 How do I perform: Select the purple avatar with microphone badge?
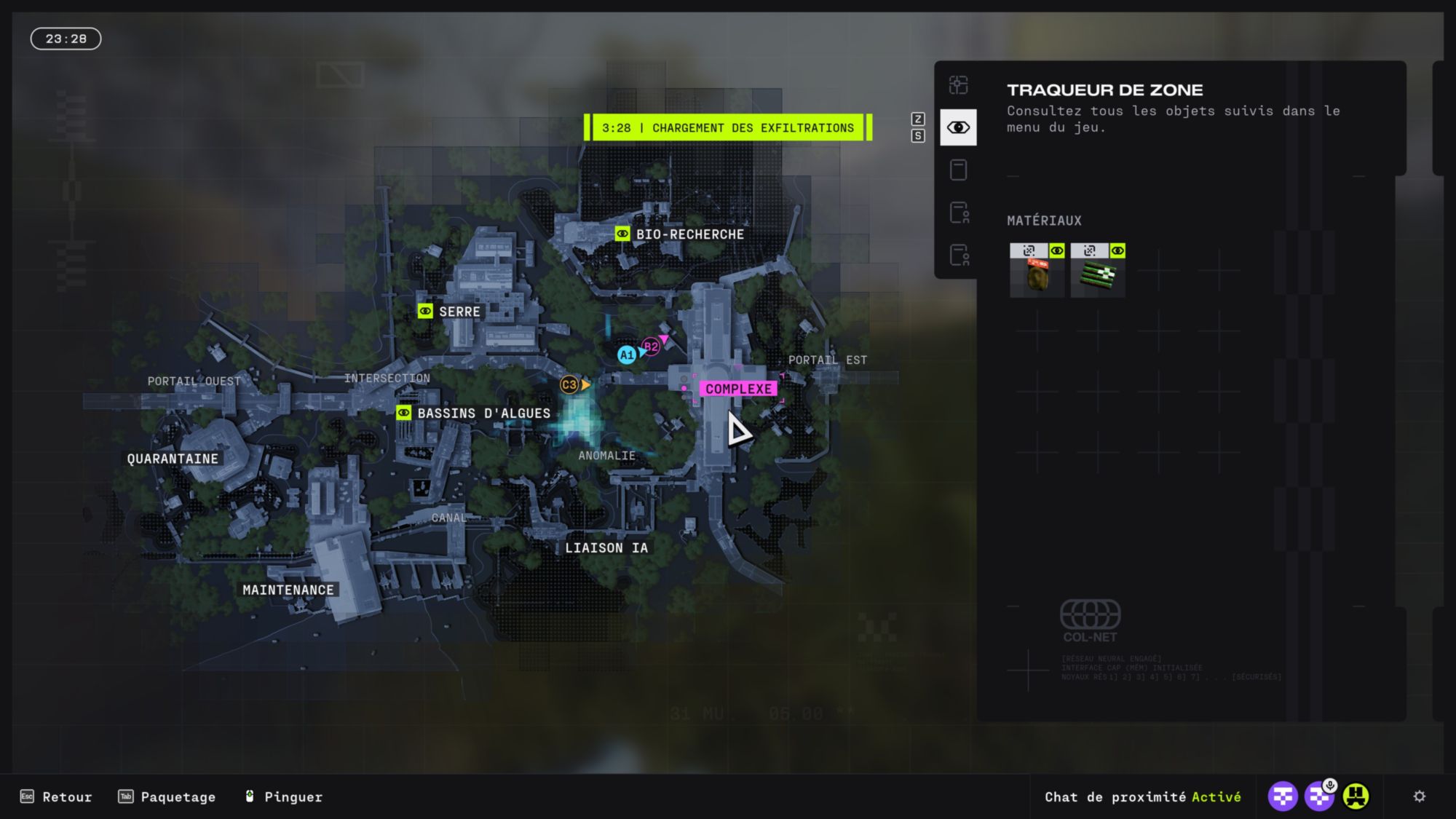tap(1318, 796)
